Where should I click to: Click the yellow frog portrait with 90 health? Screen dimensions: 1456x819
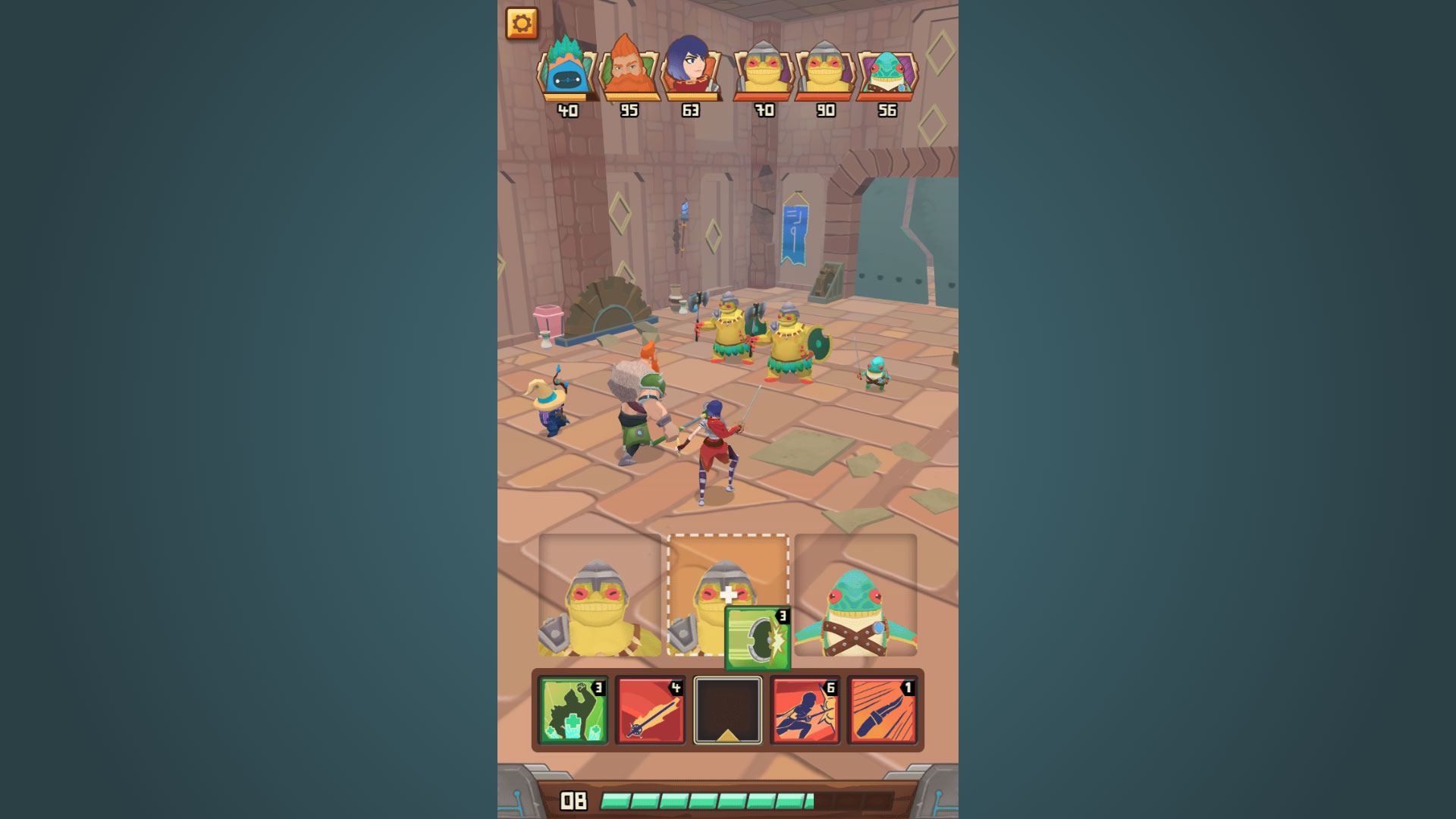click(x=825, y=71)
